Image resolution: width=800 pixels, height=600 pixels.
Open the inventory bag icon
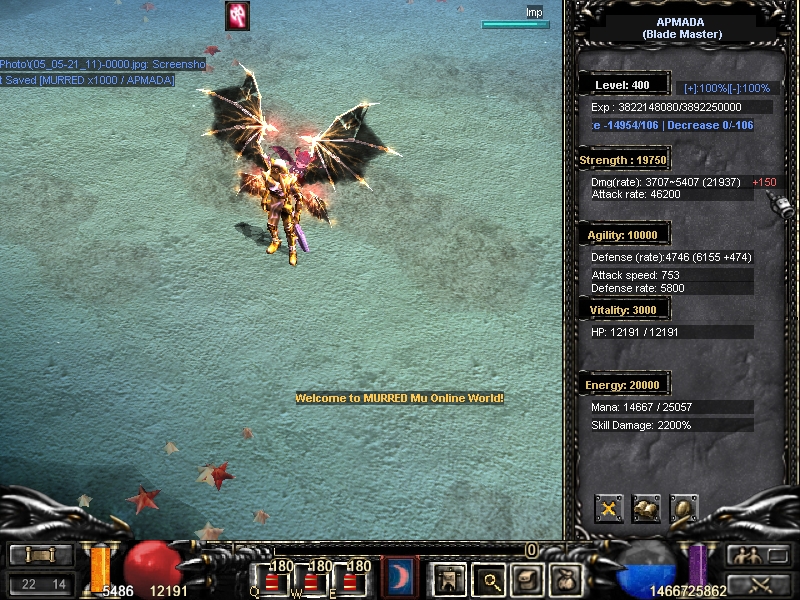[526, 578]
